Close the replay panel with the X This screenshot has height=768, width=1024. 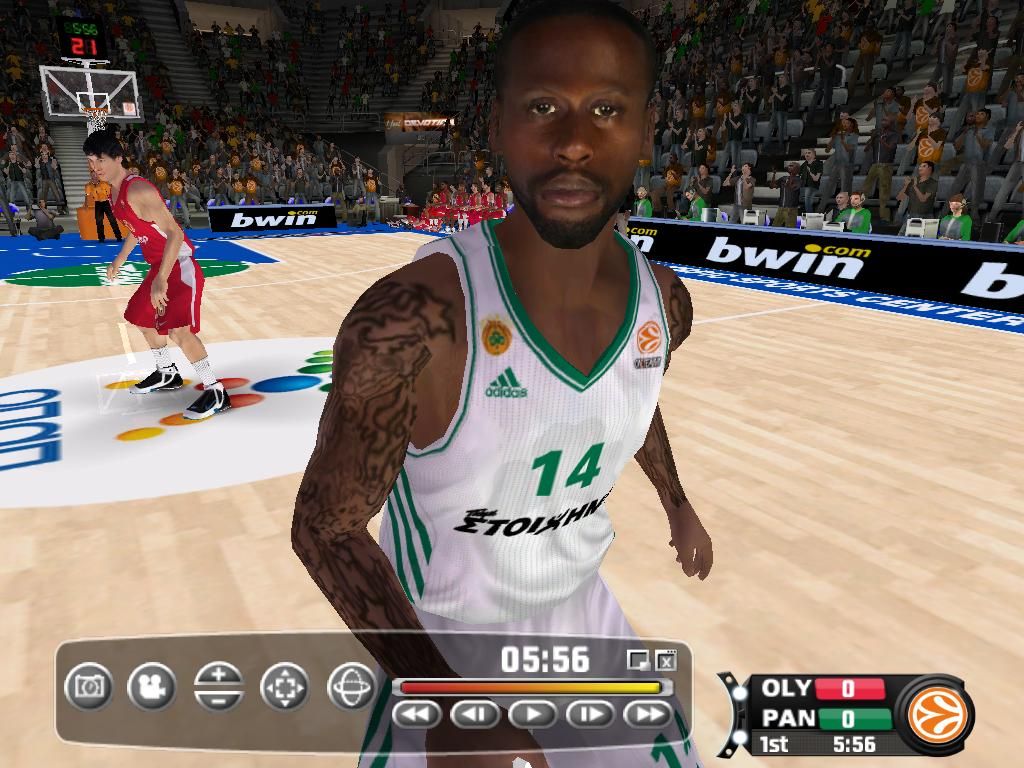point(666,660)
